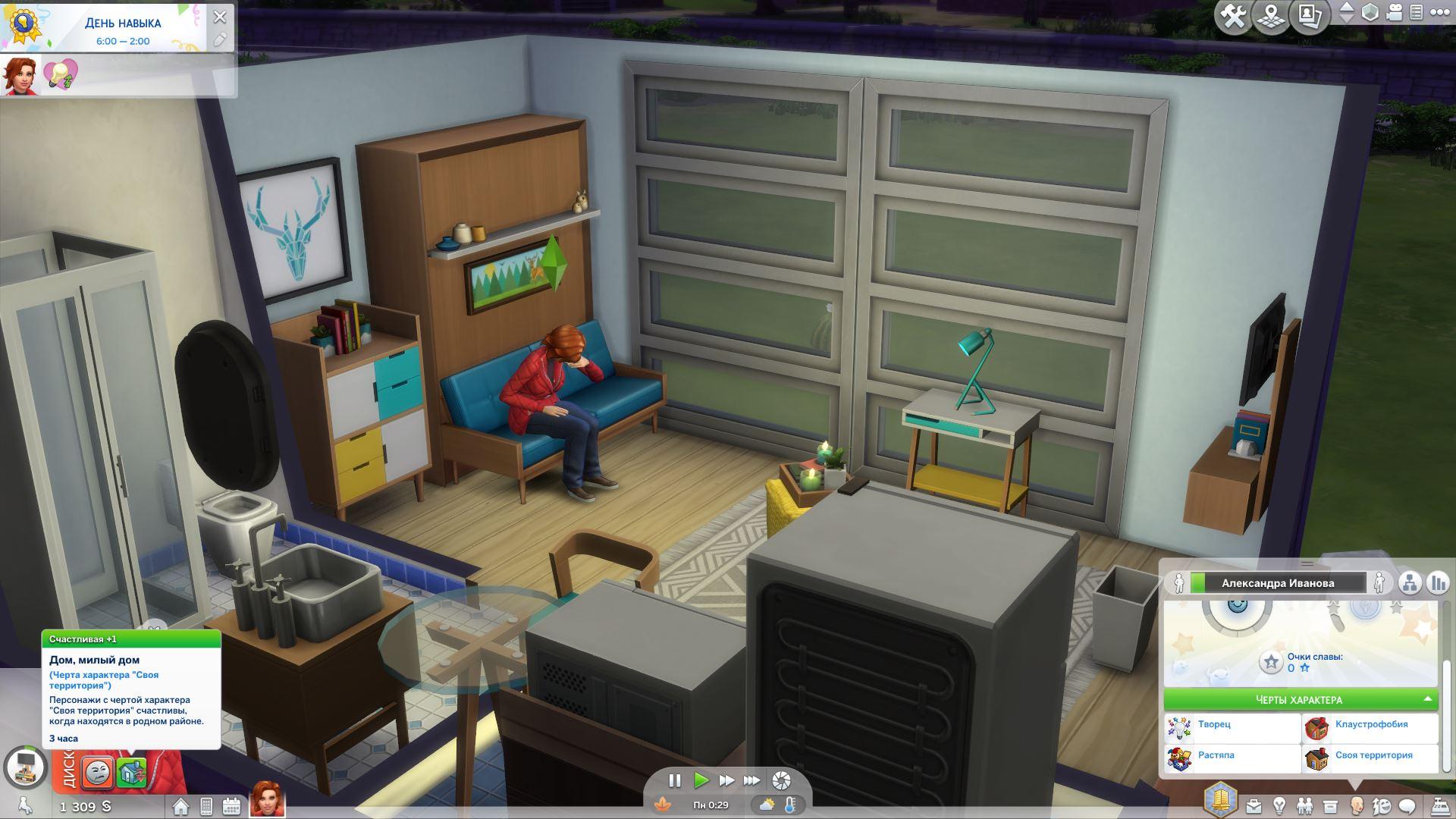Open the calendar from the bottom bar
This screenshot has width=1456, height=819.
(231, 806)
